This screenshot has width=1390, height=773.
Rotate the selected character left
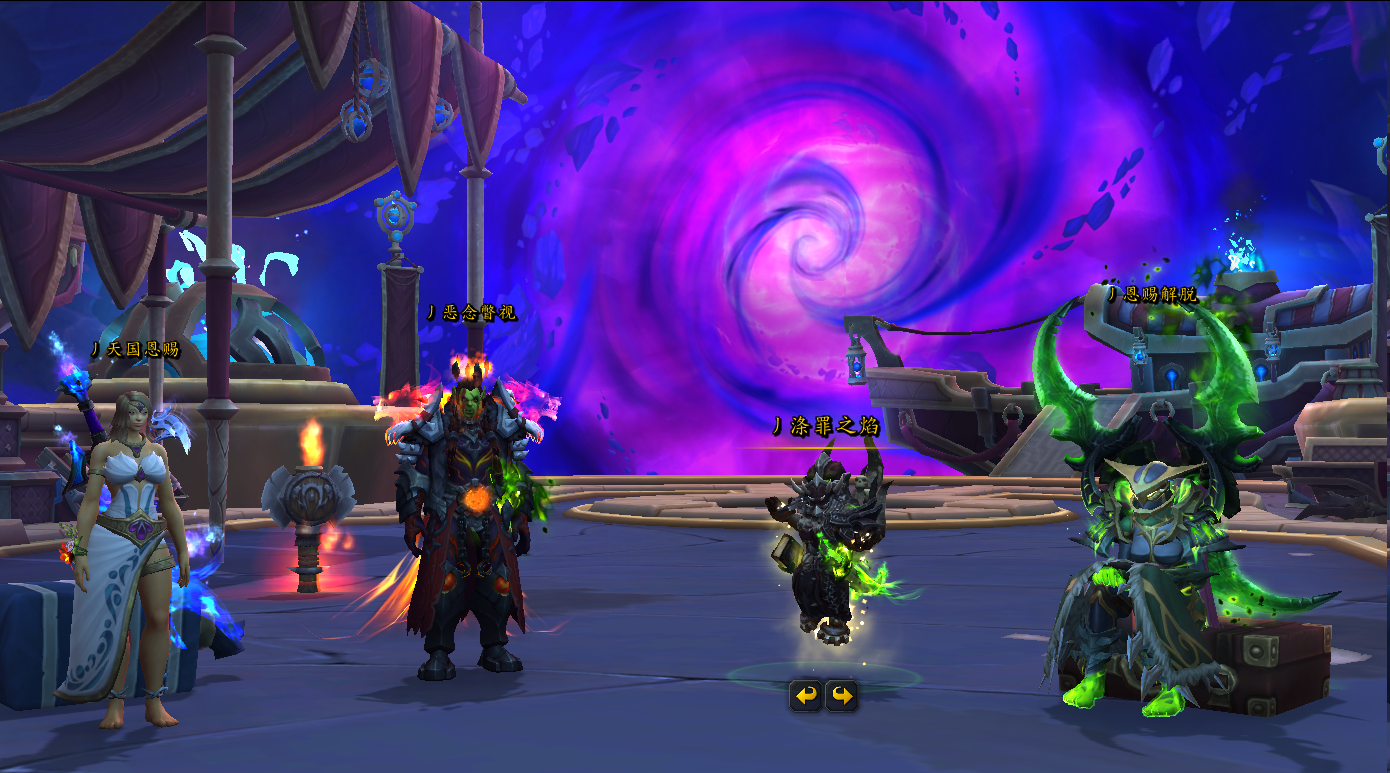(x=806, y=695)
